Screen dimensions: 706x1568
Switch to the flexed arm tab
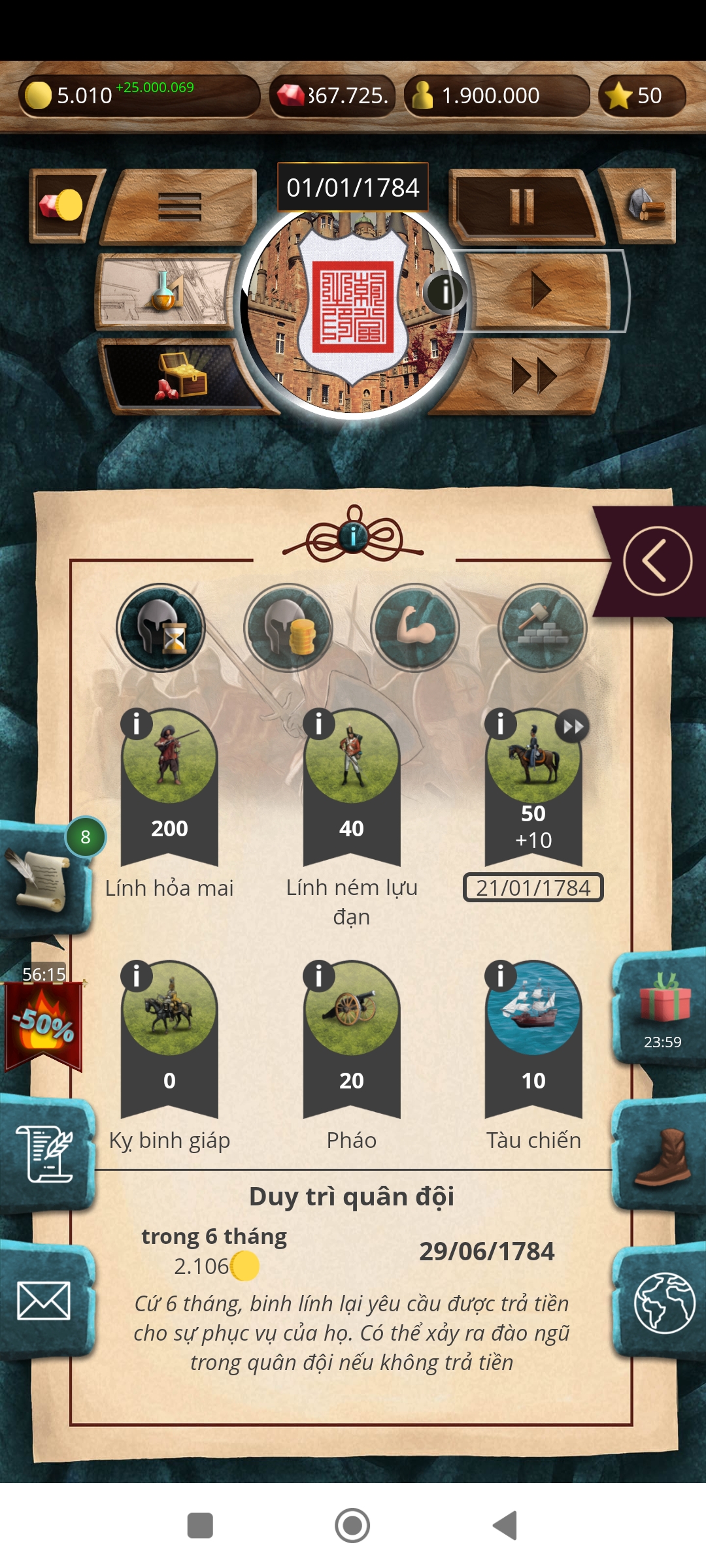[415, 628]
